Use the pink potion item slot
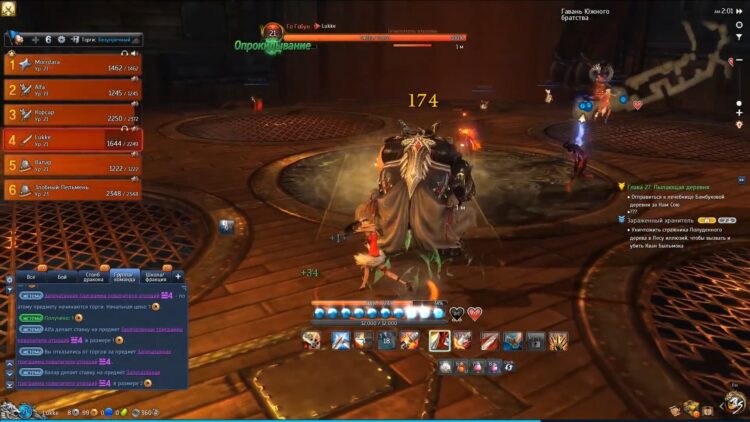 pos(477,367)
